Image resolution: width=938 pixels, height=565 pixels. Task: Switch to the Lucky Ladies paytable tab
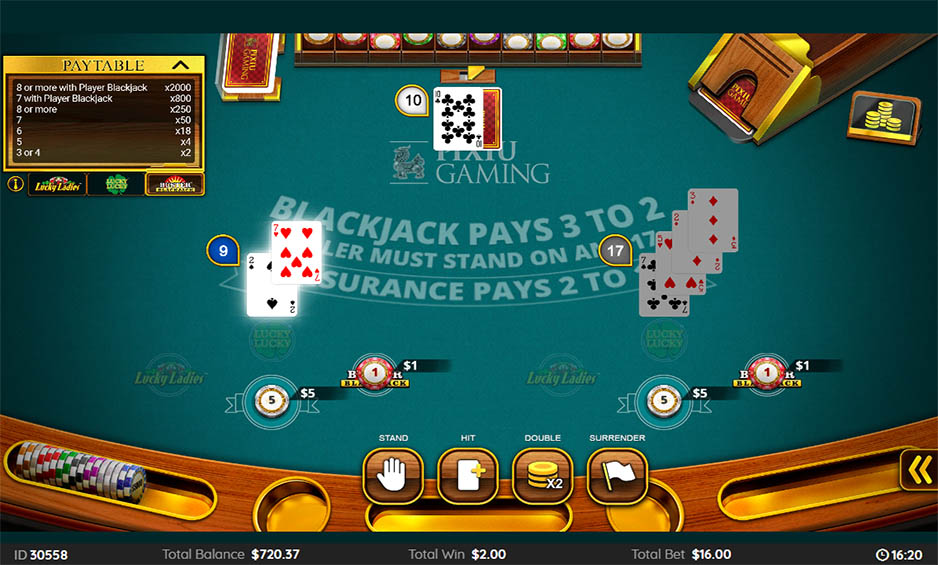pyautogui.click(x=57, y=184)
